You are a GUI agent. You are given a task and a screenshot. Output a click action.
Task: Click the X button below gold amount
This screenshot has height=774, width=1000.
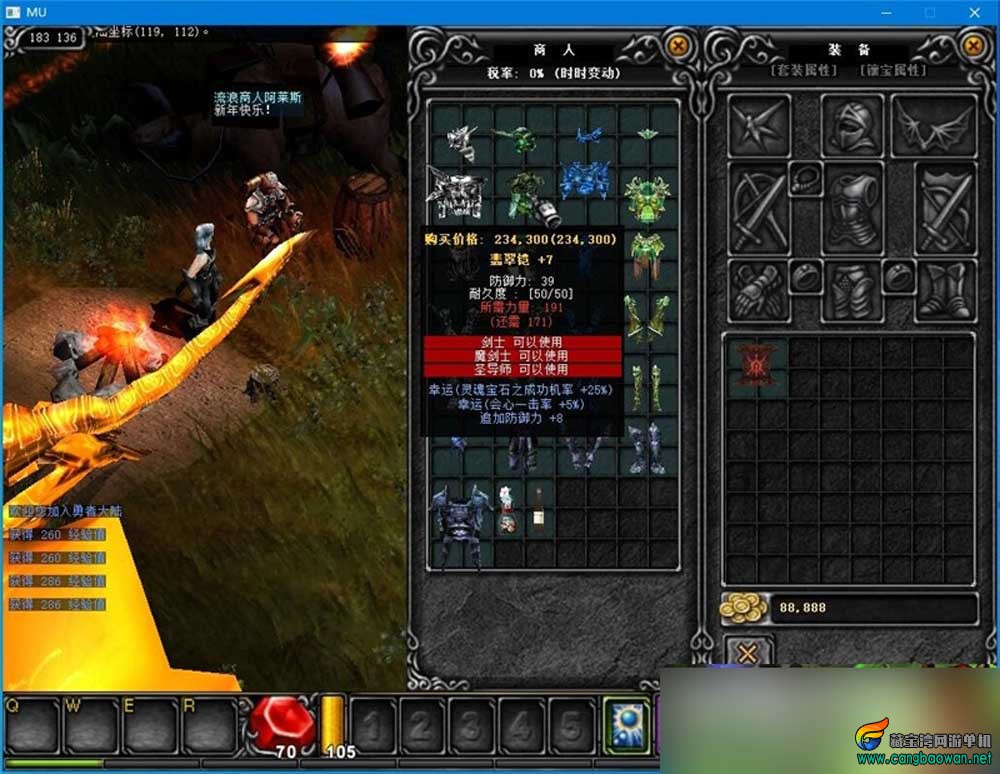coord(747,654)
